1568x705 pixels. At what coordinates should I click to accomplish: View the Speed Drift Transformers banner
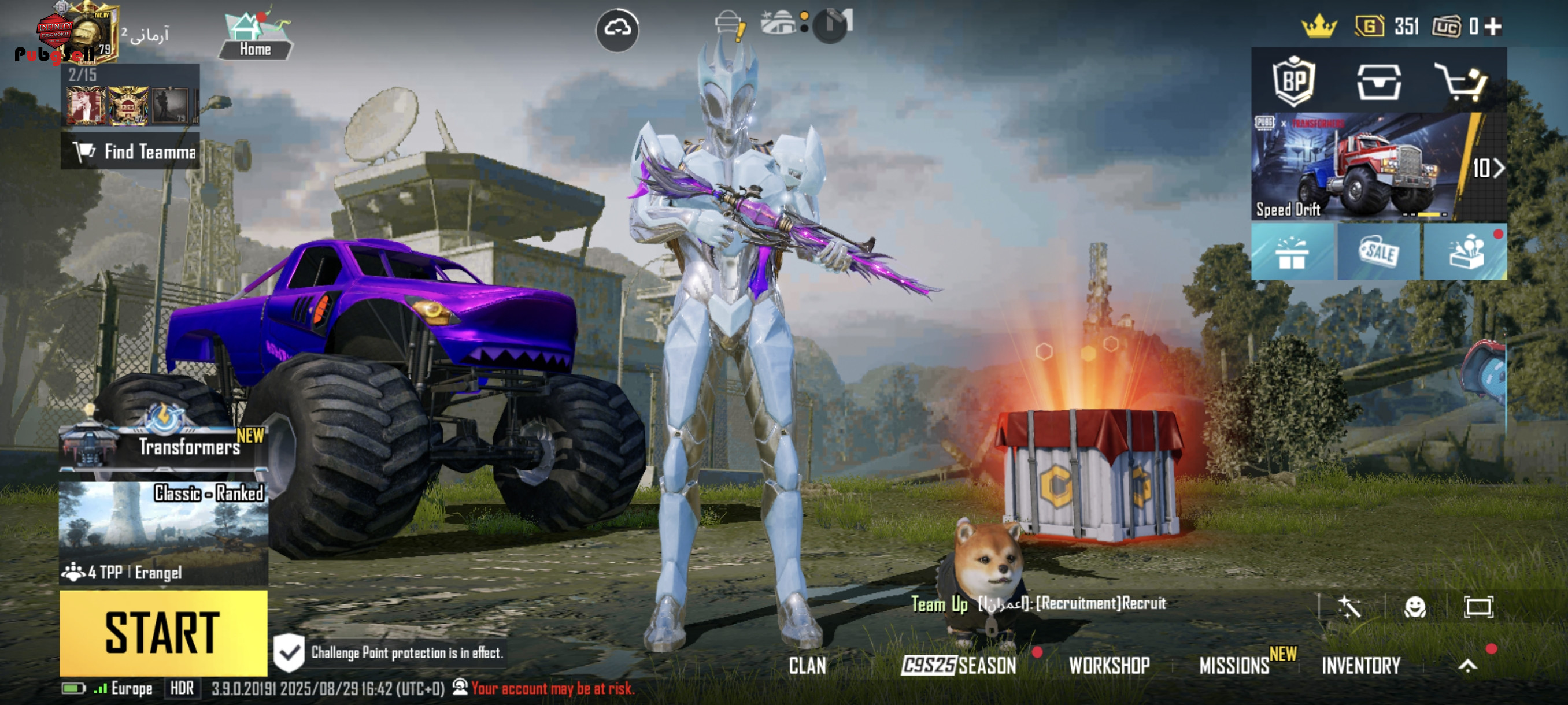tap(1358, 167)
